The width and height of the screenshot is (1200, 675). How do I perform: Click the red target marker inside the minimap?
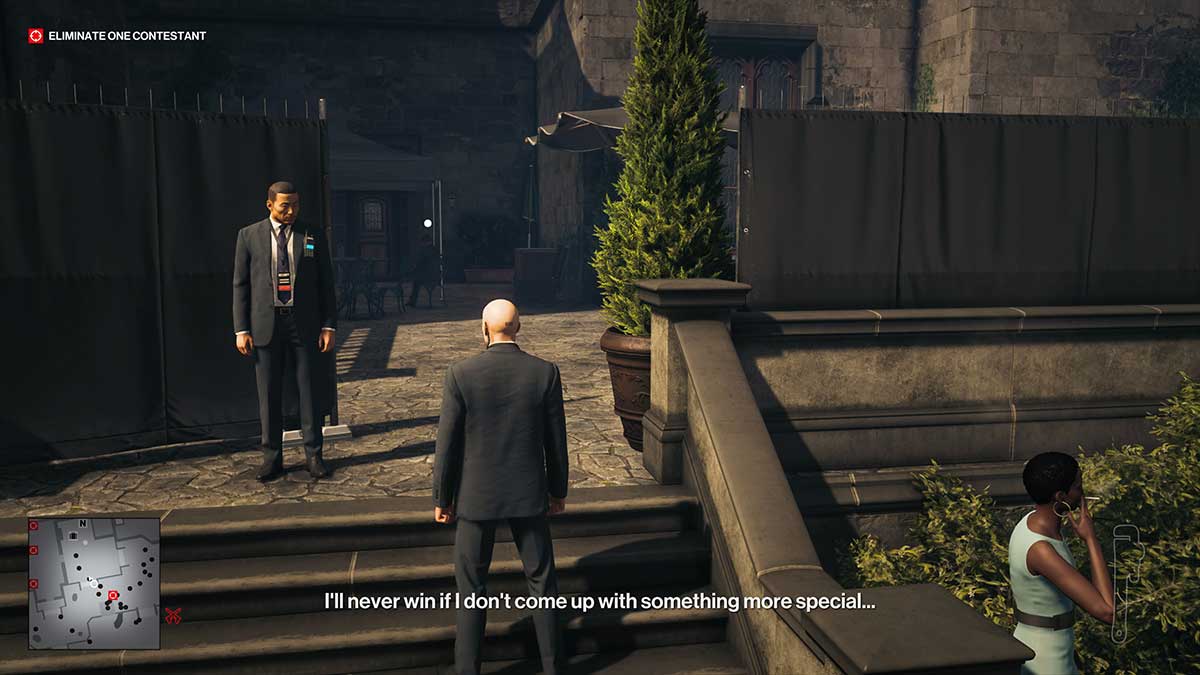tap(112, 596)
